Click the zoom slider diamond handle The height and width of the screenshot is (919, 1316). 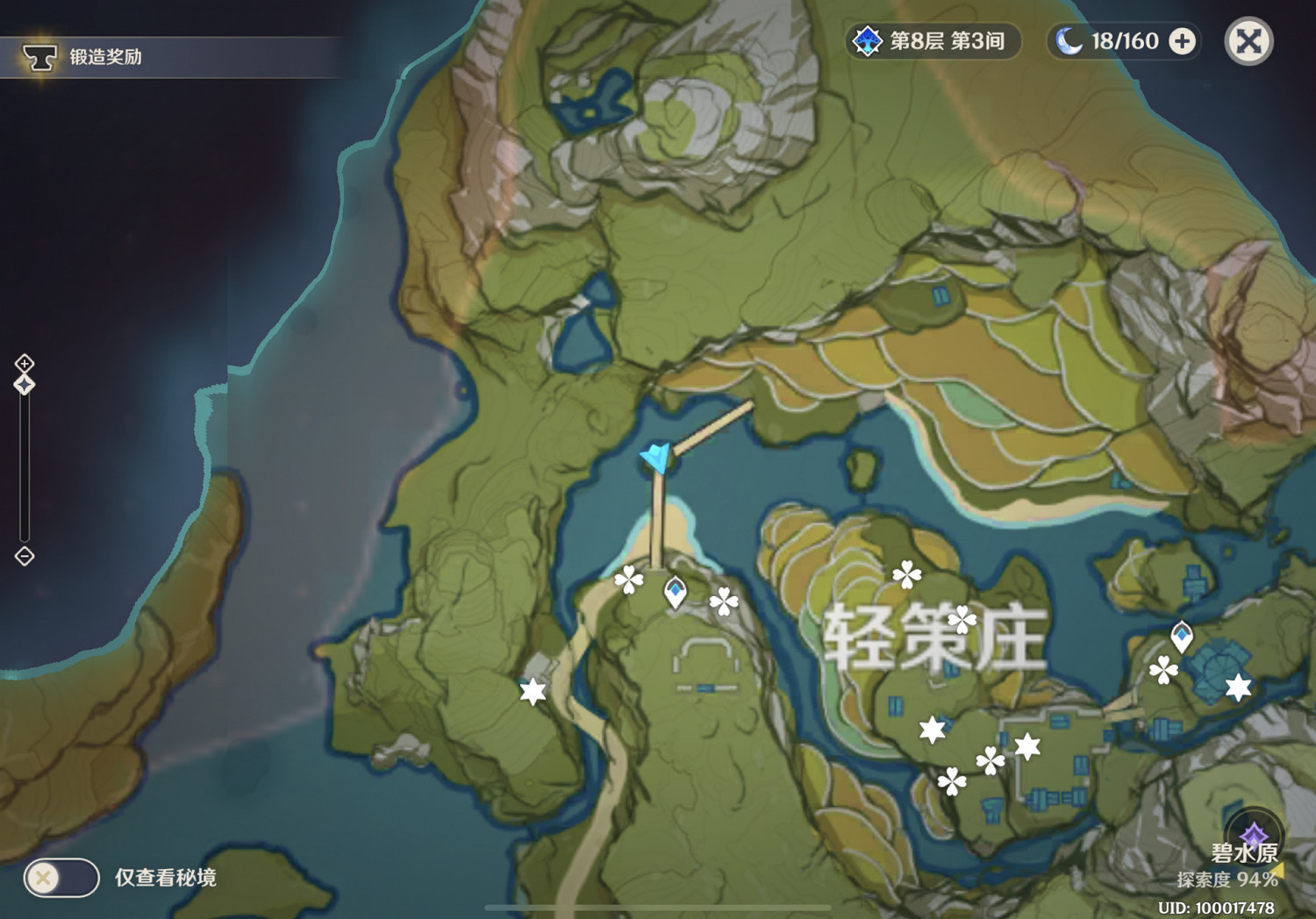point(24,383)
